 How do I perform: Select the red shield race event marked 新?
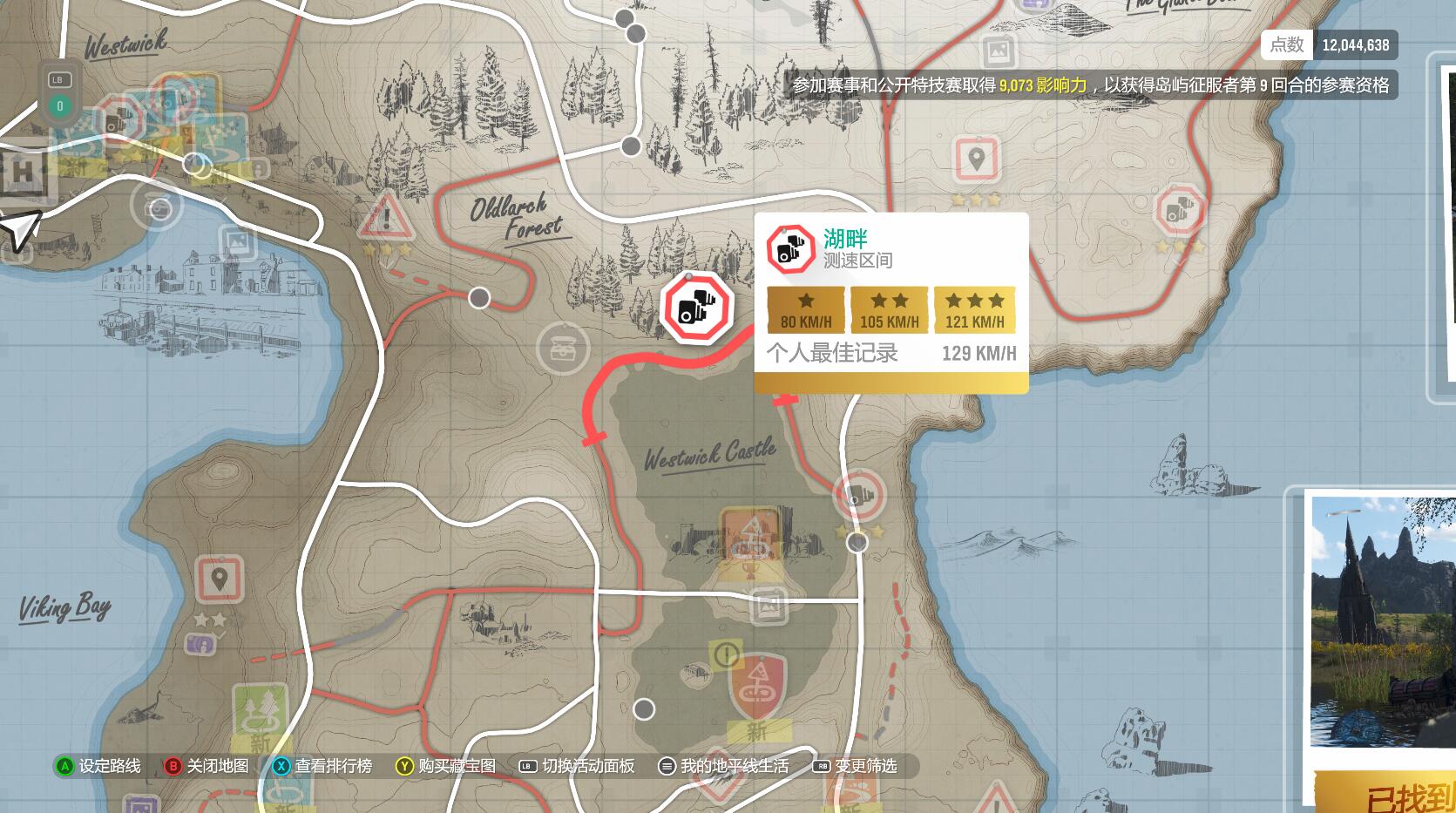coord(757,685)
